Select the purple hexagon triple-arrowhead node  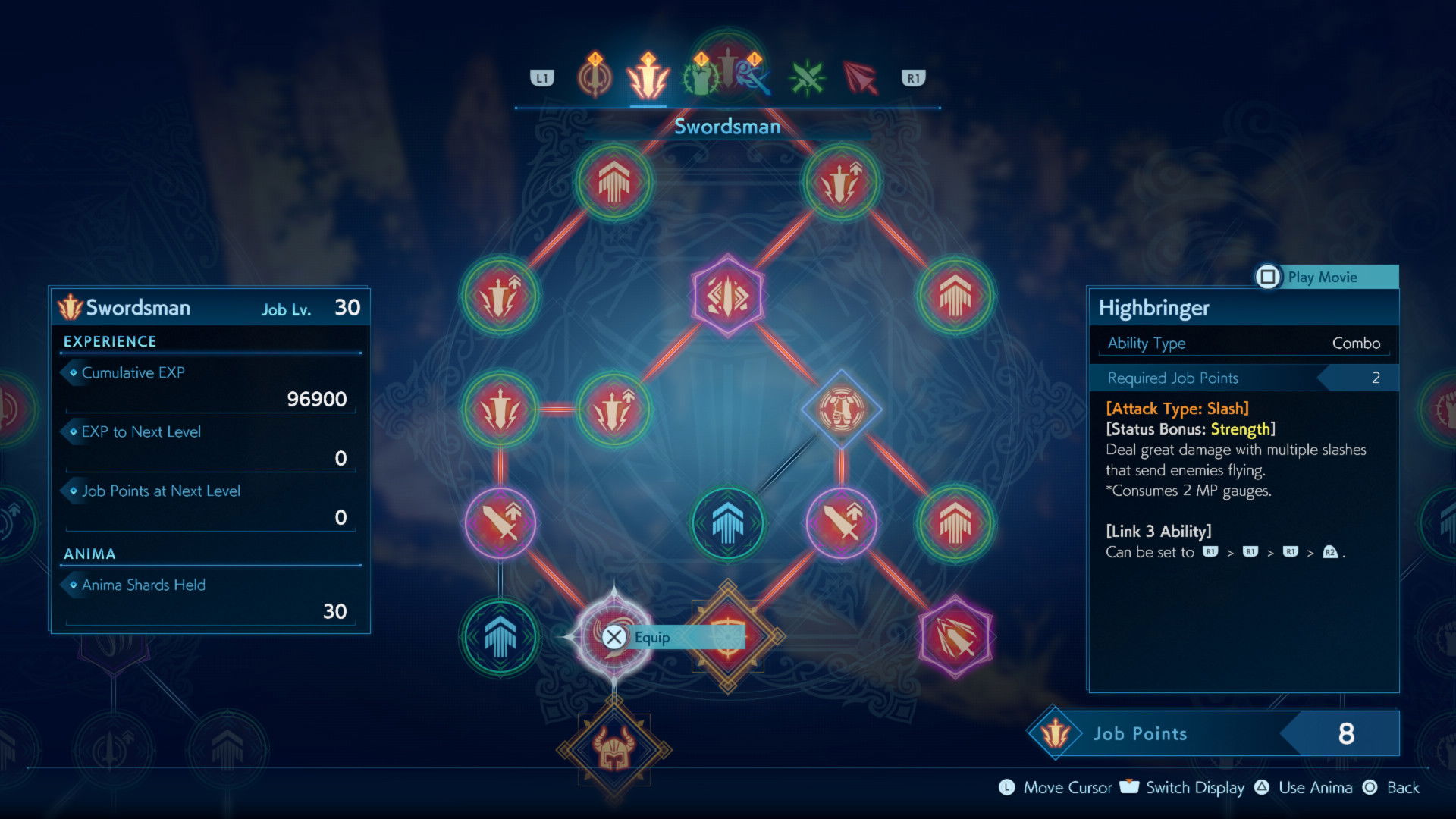tap(955, 636)
